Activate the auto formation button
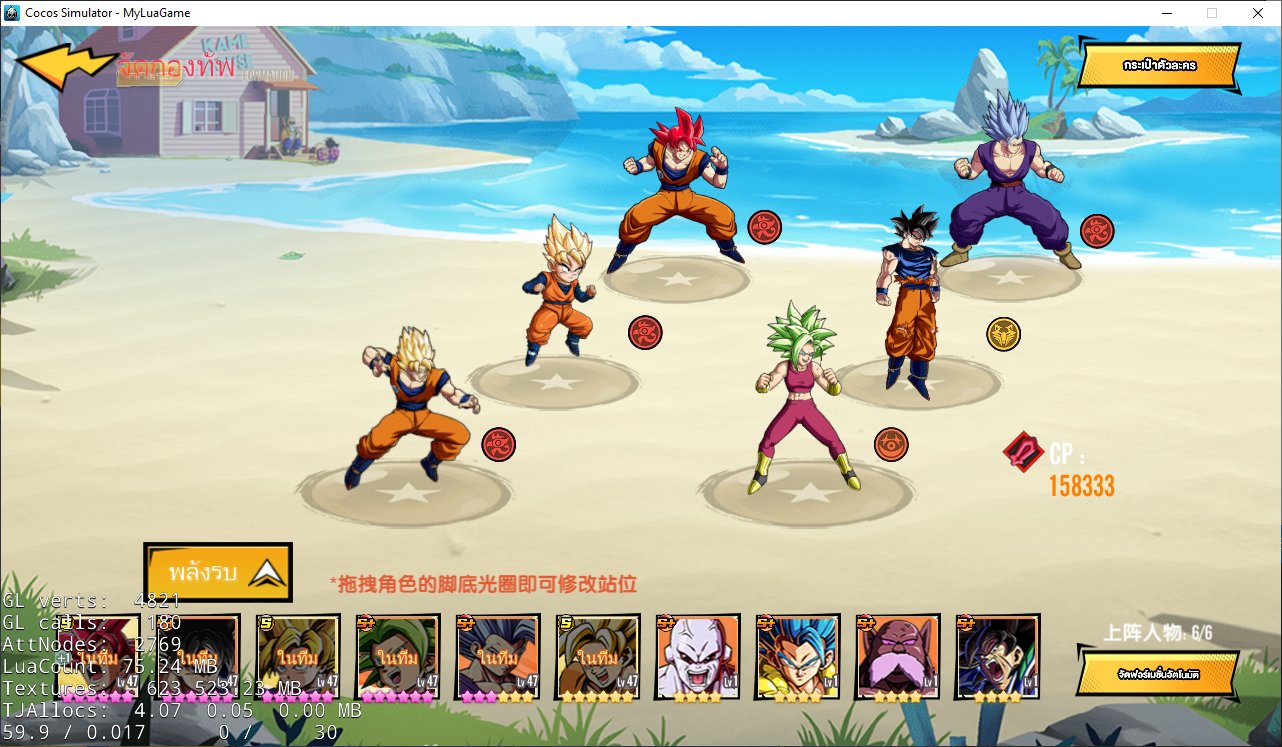This screenshot has height=747, width=1282. (x=1158, y=673)
